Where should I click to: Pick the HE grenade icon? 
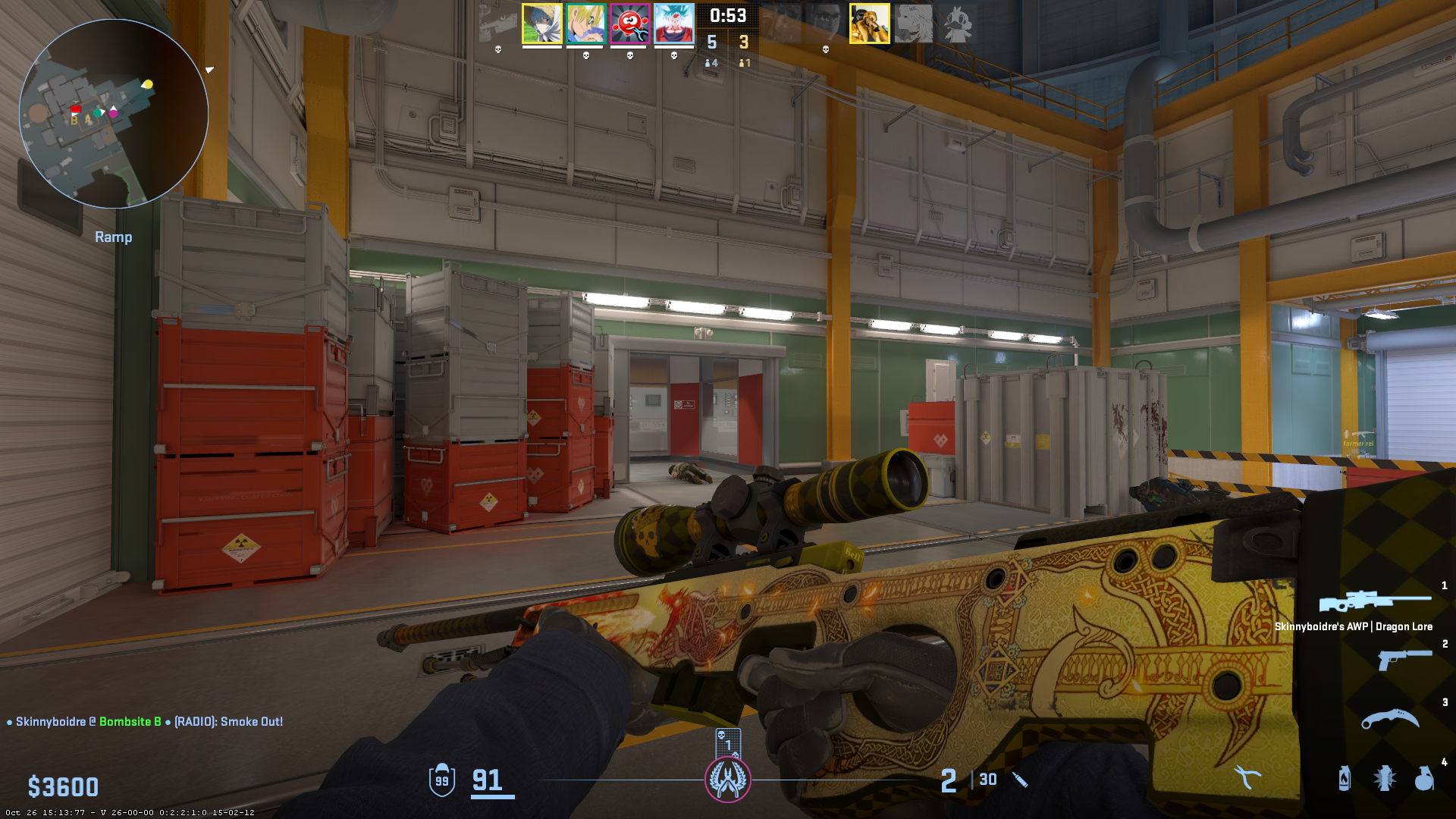[1424, 778]
